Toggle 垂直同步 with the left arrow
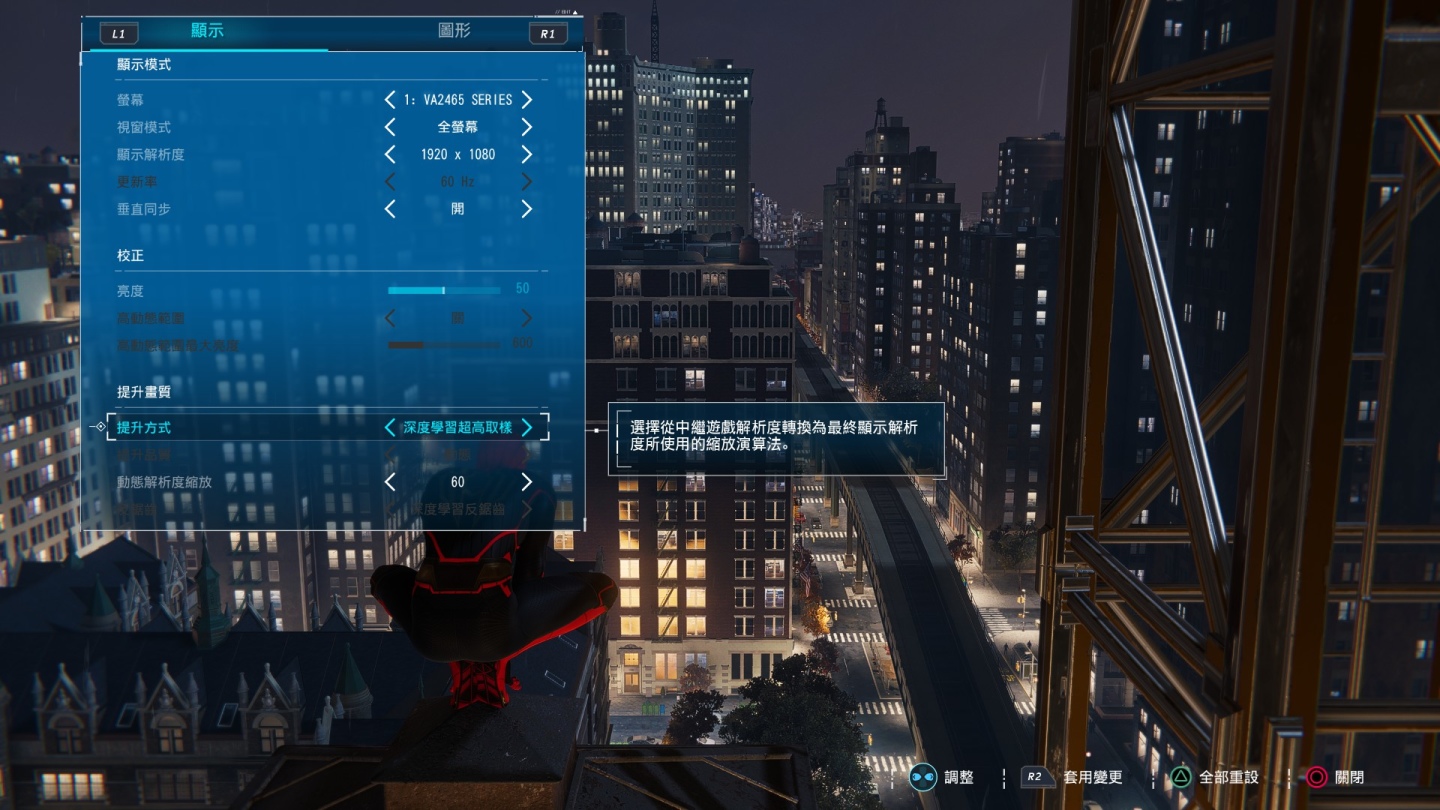1440x810 pixels. [x=390, y=209]
